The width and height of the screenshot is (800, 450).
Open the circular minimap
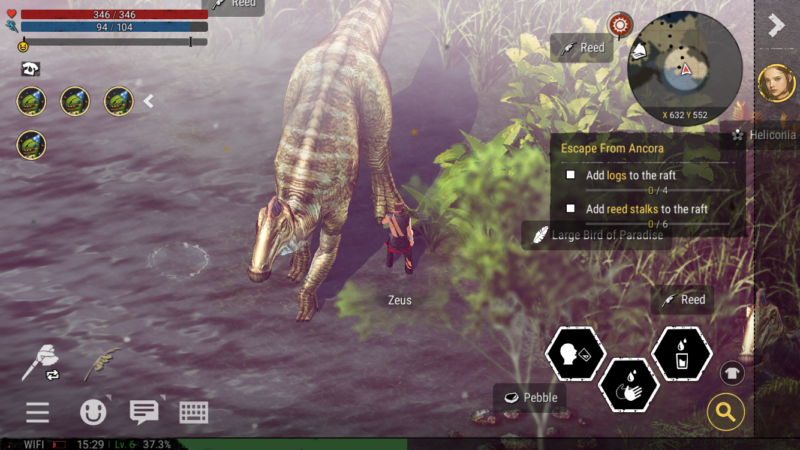(685, 62)
